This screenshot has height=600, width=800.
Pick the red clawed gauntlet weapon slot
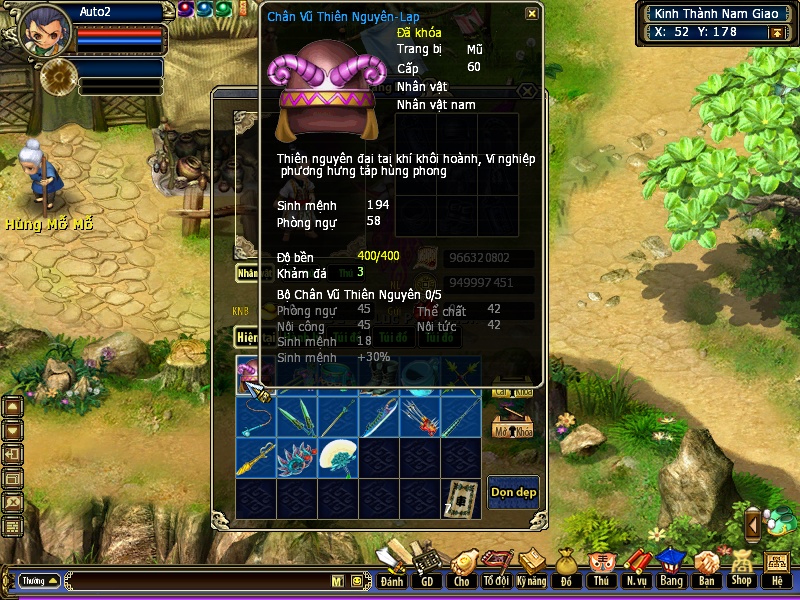pyautogui.click(x=420, y=416)
